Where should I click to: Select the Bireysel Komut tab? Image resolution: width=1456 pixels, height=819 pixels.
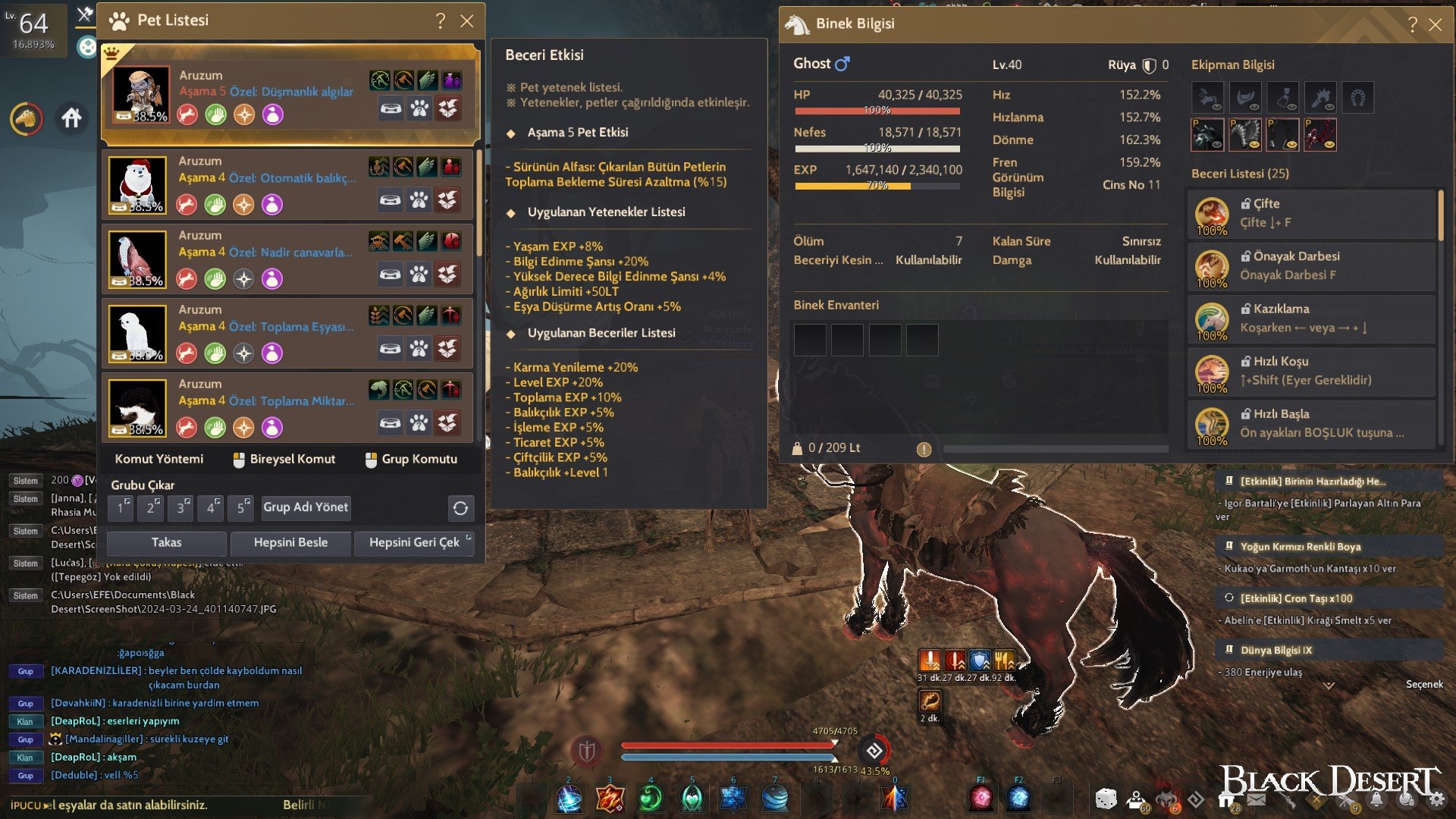click(x=284, y=460)
